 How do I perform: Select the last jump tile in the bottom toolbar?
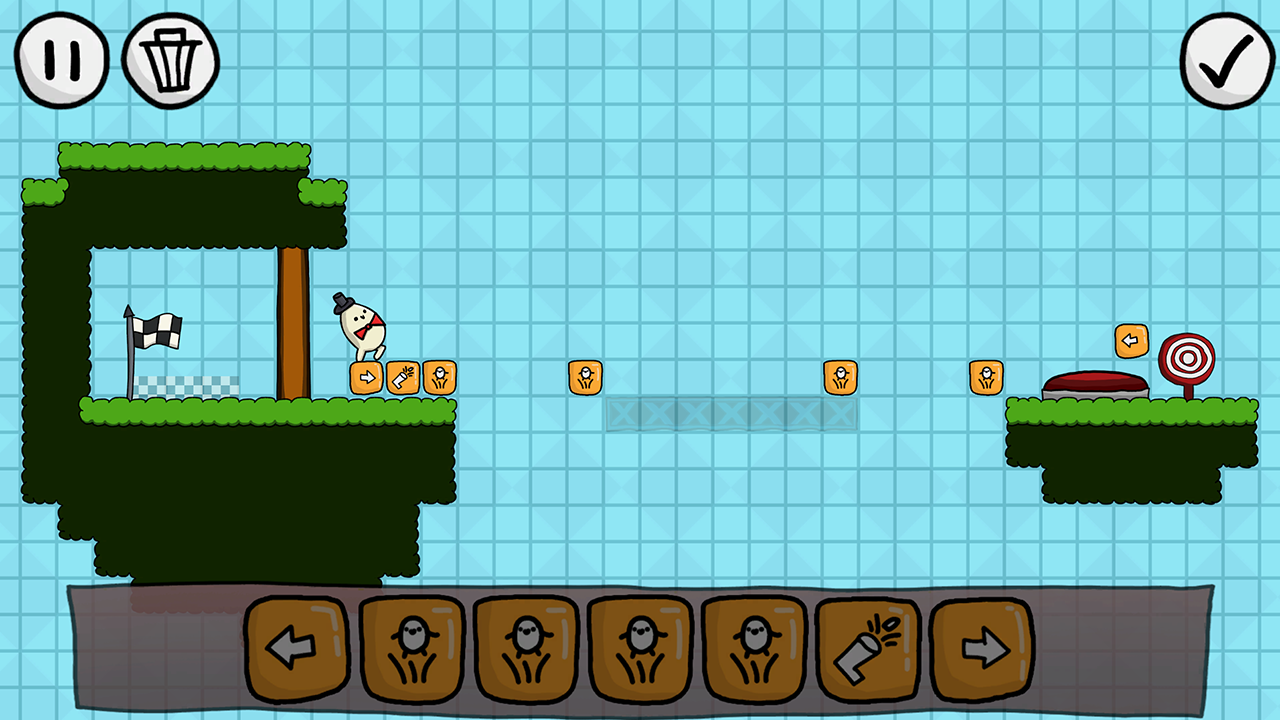(x=756, y=648)
